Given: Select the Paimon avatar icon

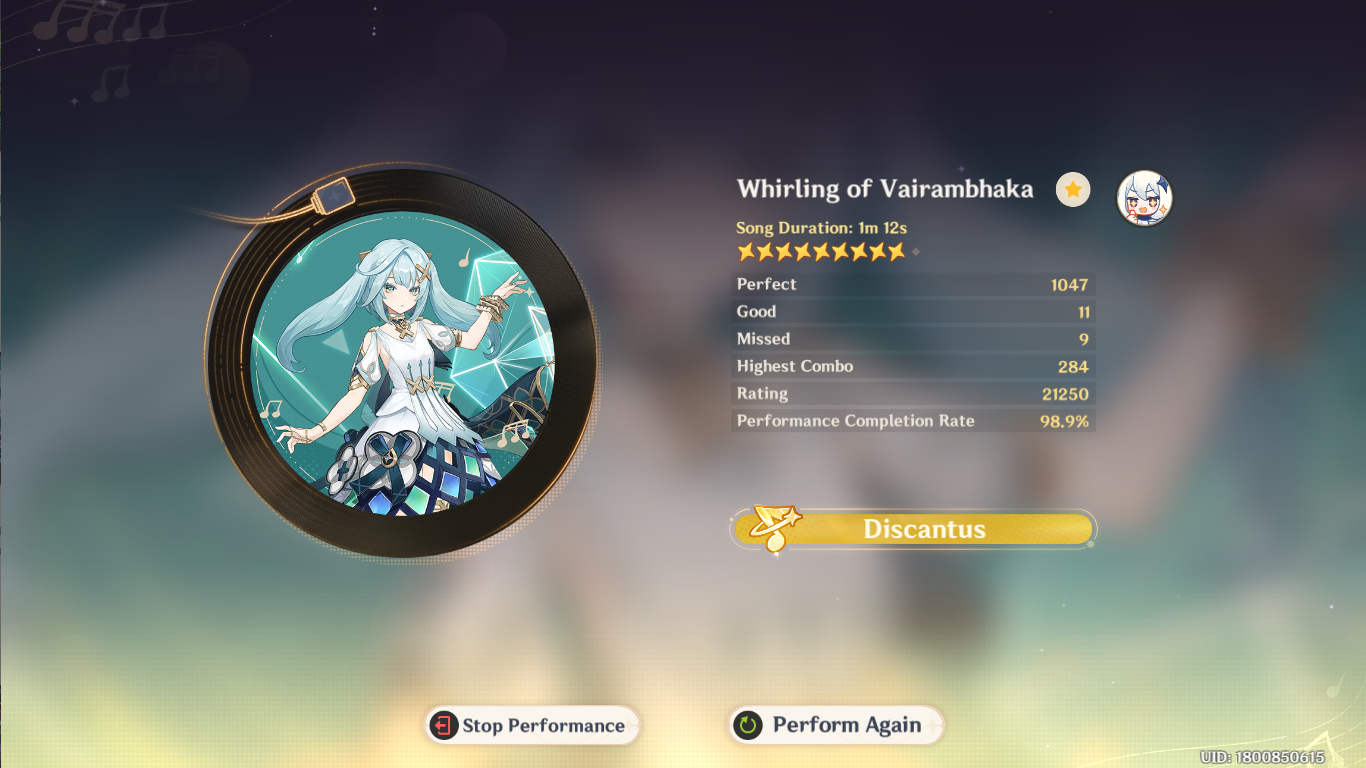Looking at the screenshot, I should point(1144,197).
